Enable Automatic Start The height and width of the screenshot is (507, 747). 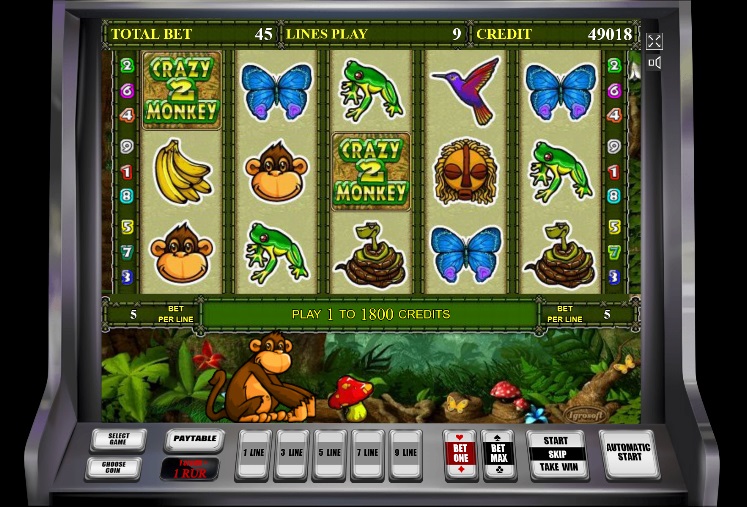click(x=628, y=454)
